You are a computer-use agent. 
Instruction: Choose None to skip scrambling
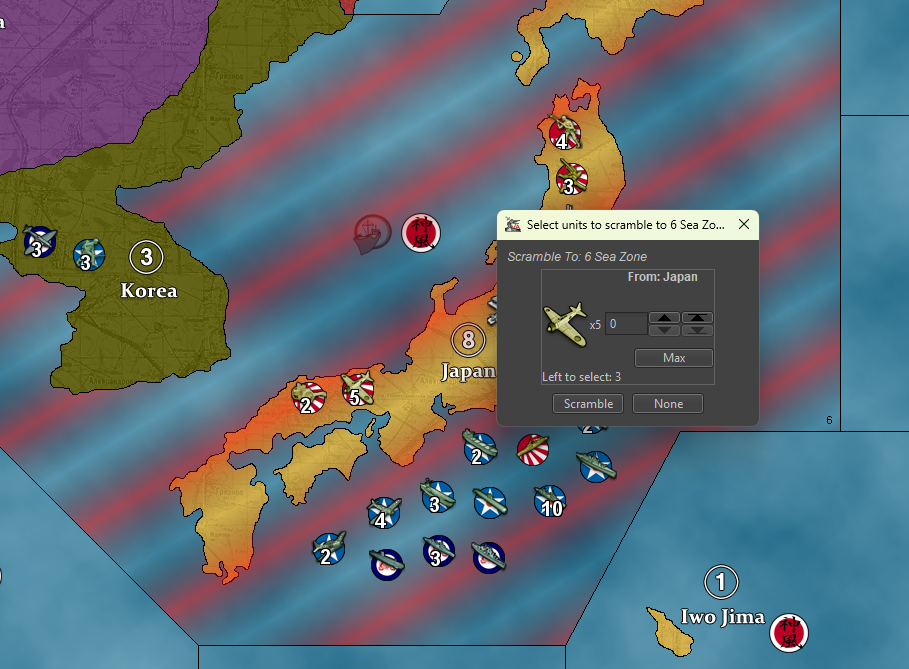[668, 404]
